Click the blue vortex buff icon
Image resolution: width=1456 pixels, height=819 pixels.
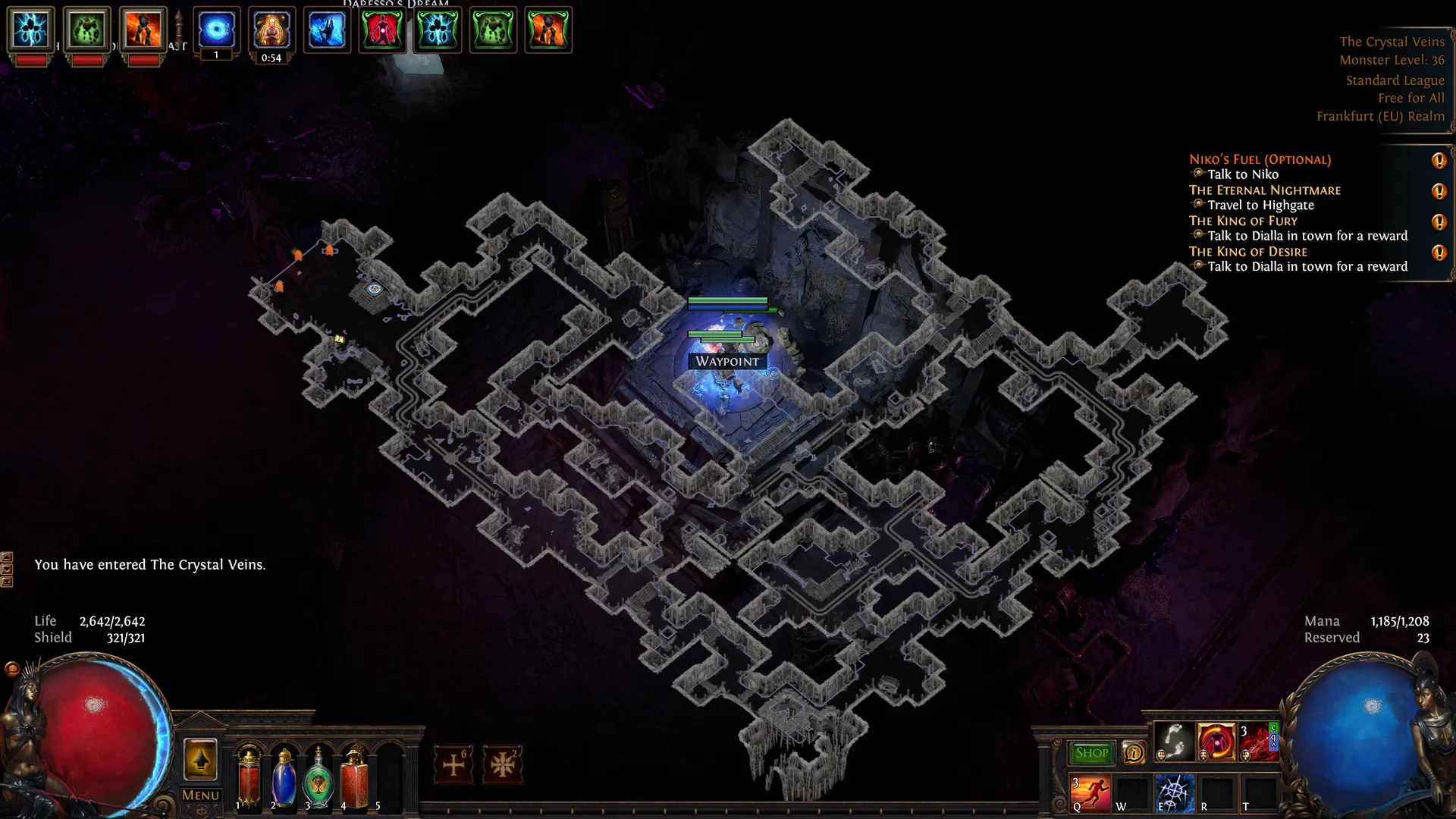[216, 30]
